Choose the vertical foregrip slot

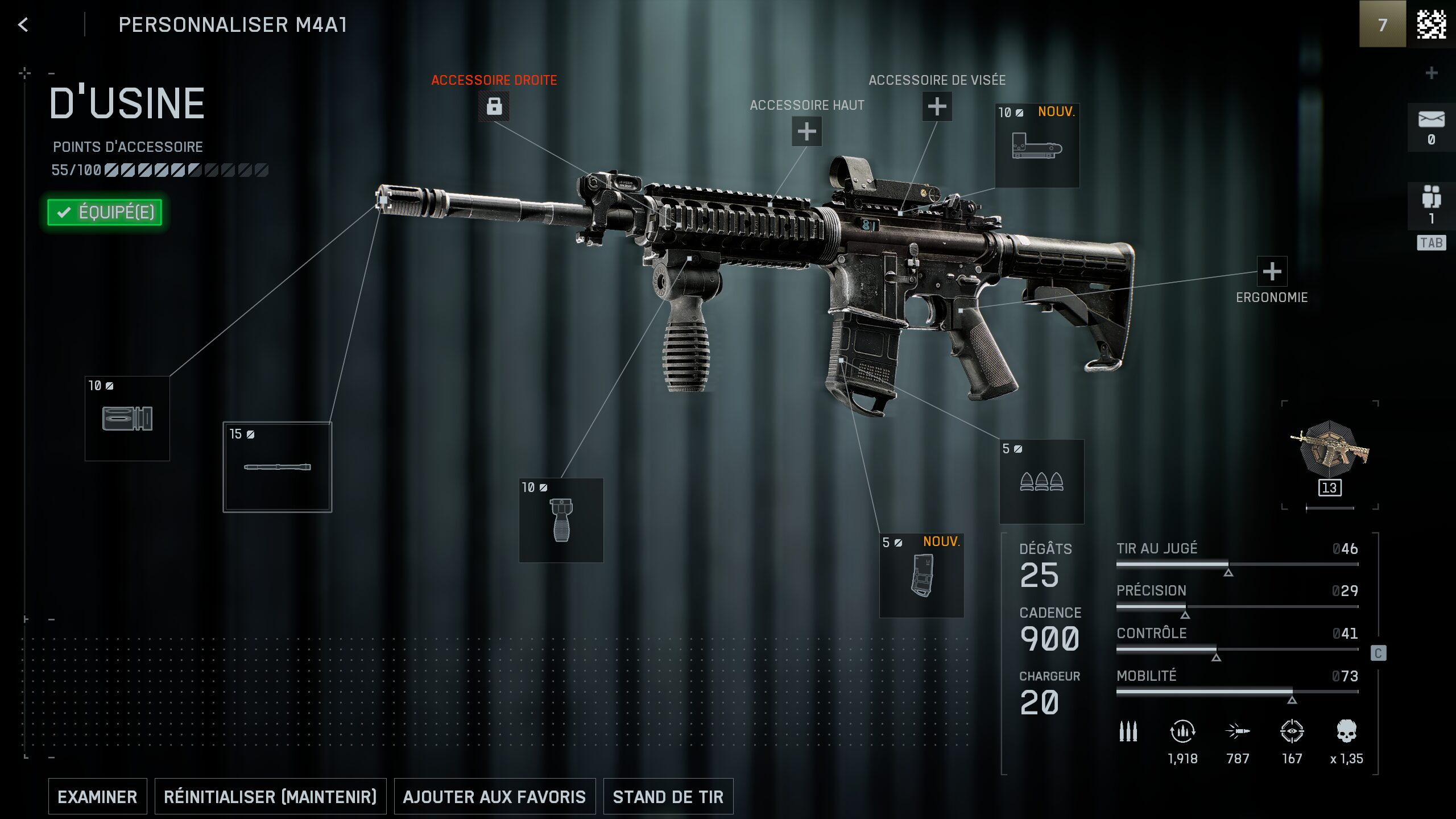(561, 520)
